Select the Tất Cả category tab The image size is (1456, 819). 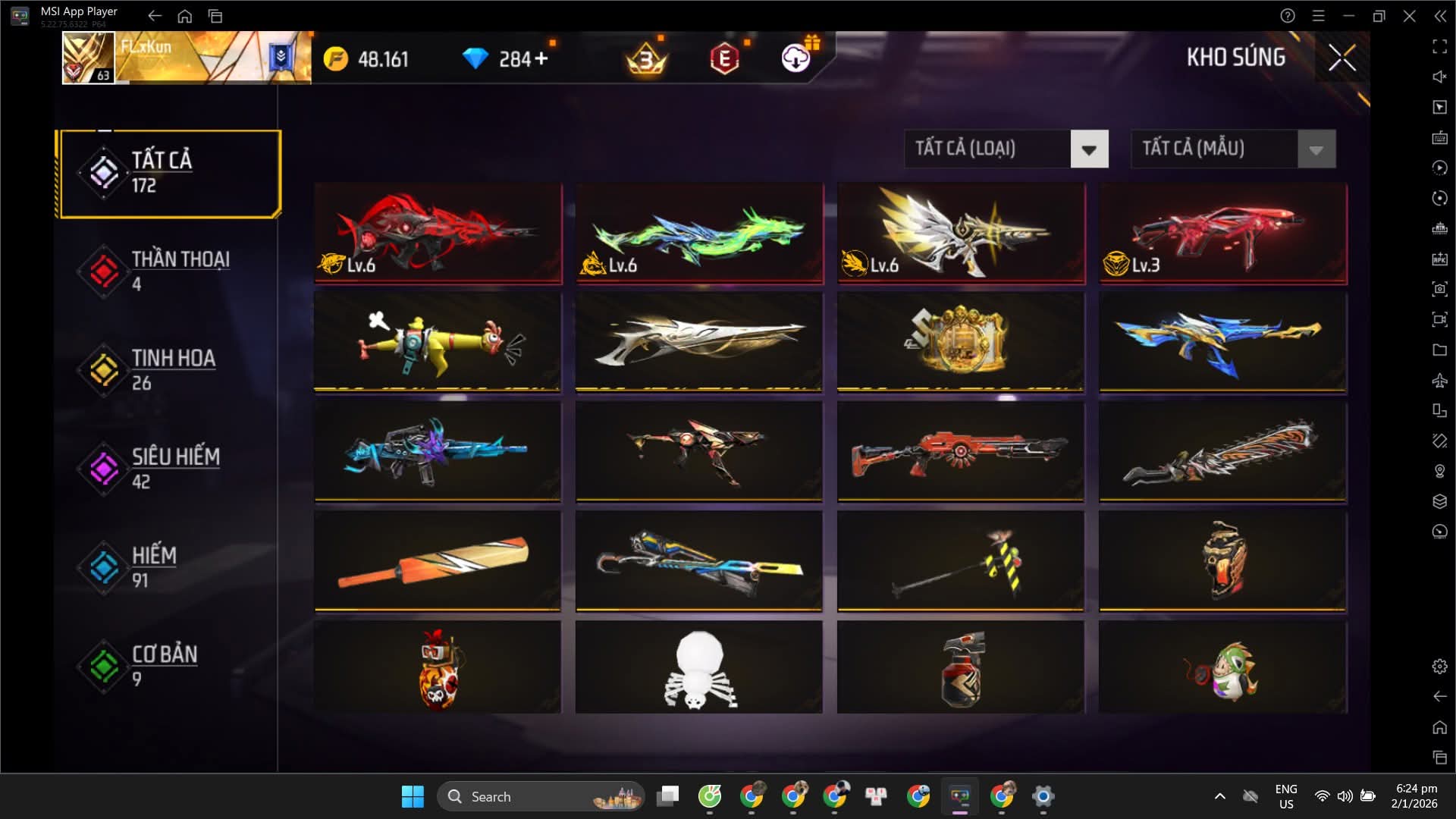click(x=170, y=174)
